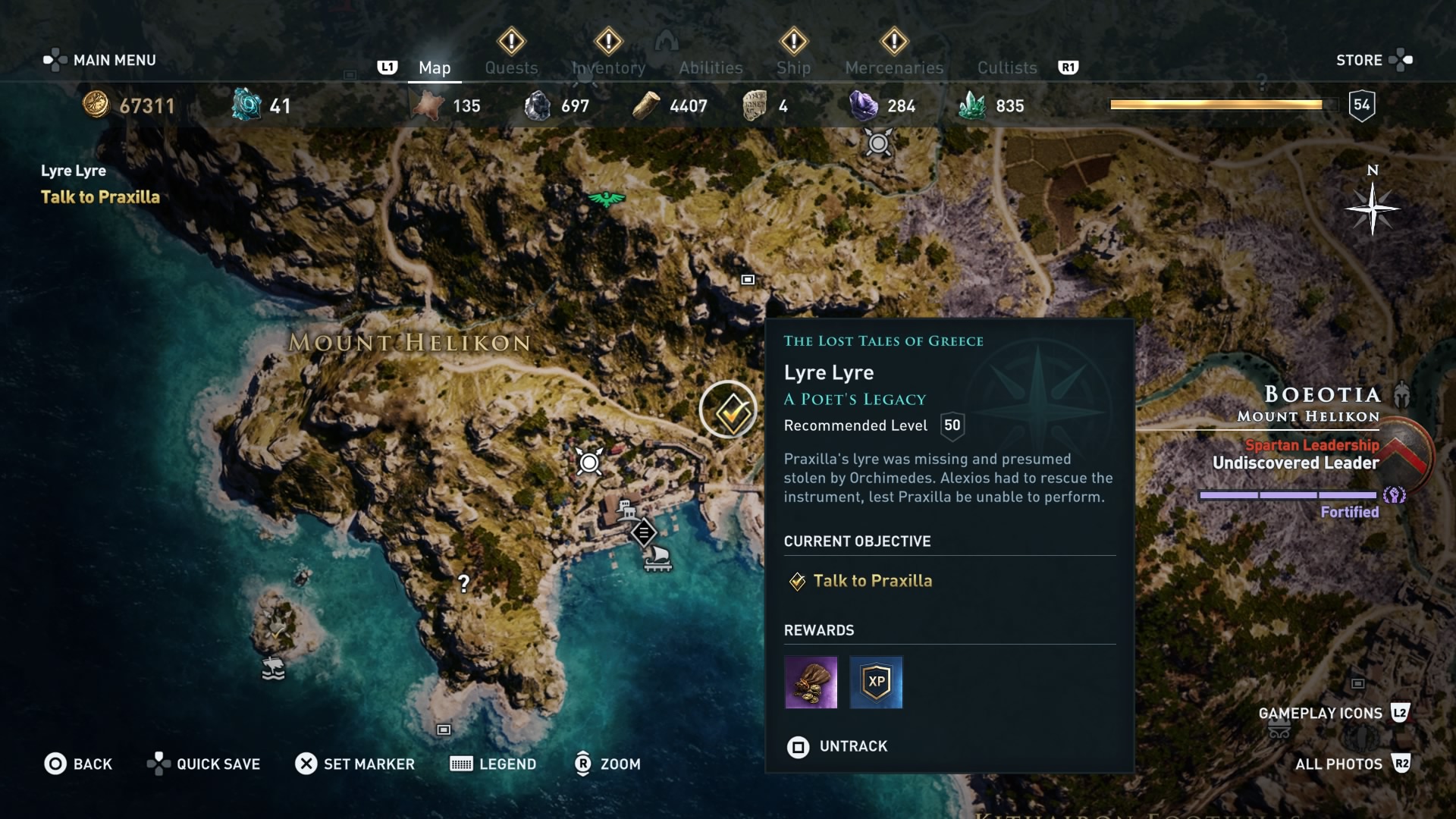
Task: Open the Inventory tab
Action: tap(608, 67)
